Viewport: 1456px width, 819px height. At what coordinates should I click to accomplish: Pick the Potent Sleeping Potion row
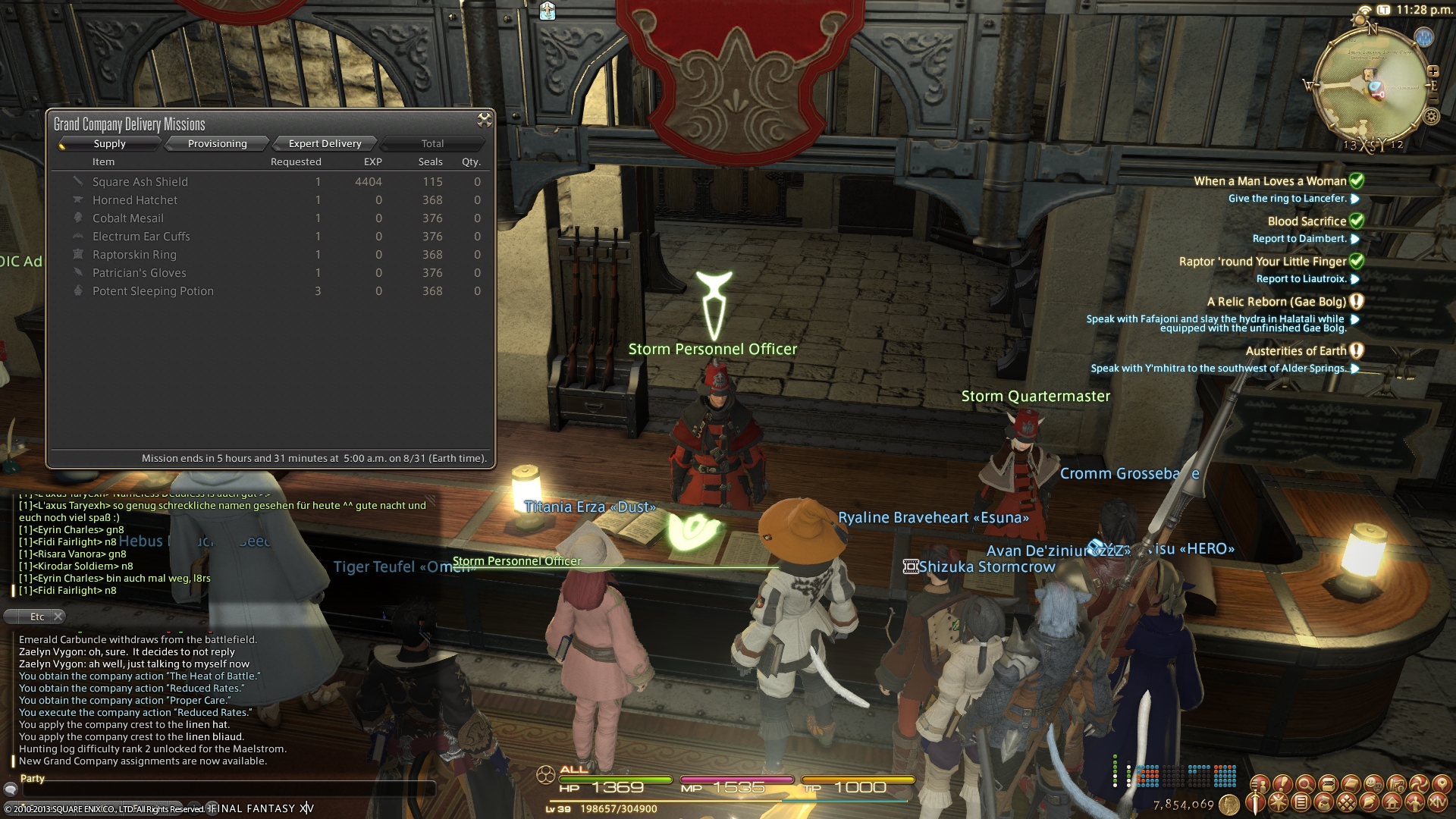coord(152,291)
